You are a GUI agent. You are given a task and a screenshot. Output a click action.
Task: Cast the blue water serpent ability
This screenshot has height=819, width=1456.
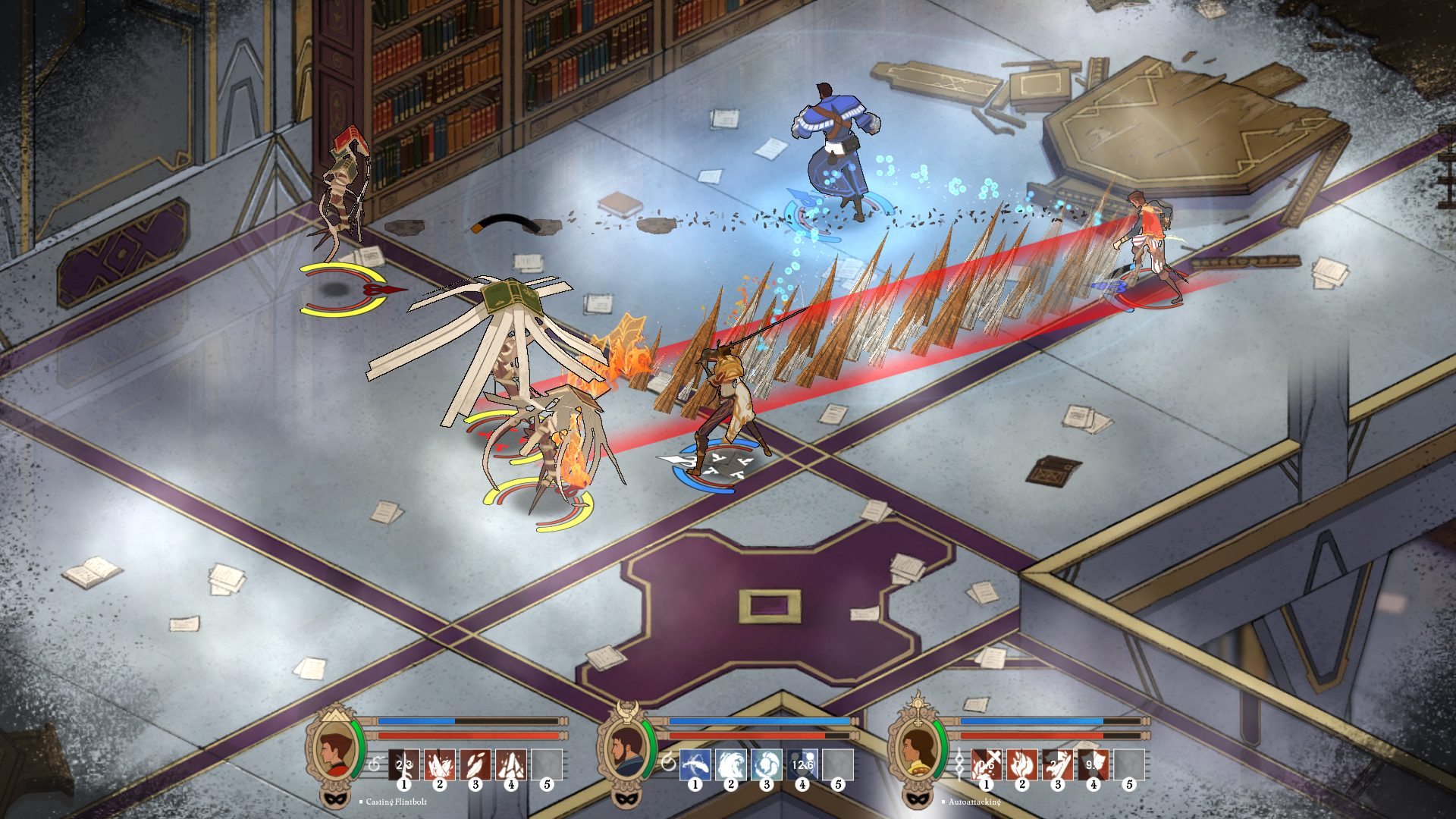click(695, 764)
